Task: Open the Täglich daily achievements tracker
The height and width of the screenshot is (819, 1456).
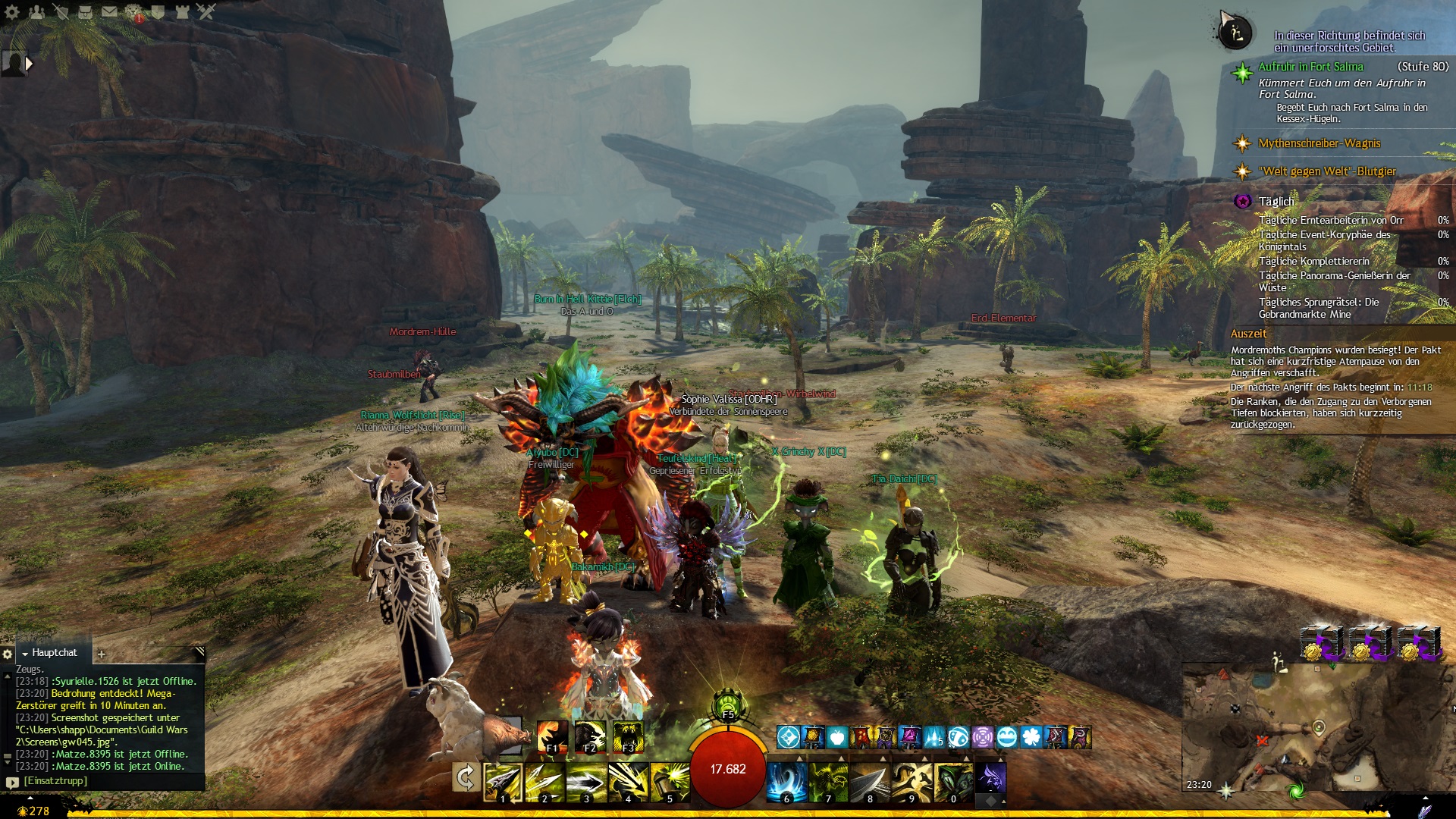Action: point(1276,202)
